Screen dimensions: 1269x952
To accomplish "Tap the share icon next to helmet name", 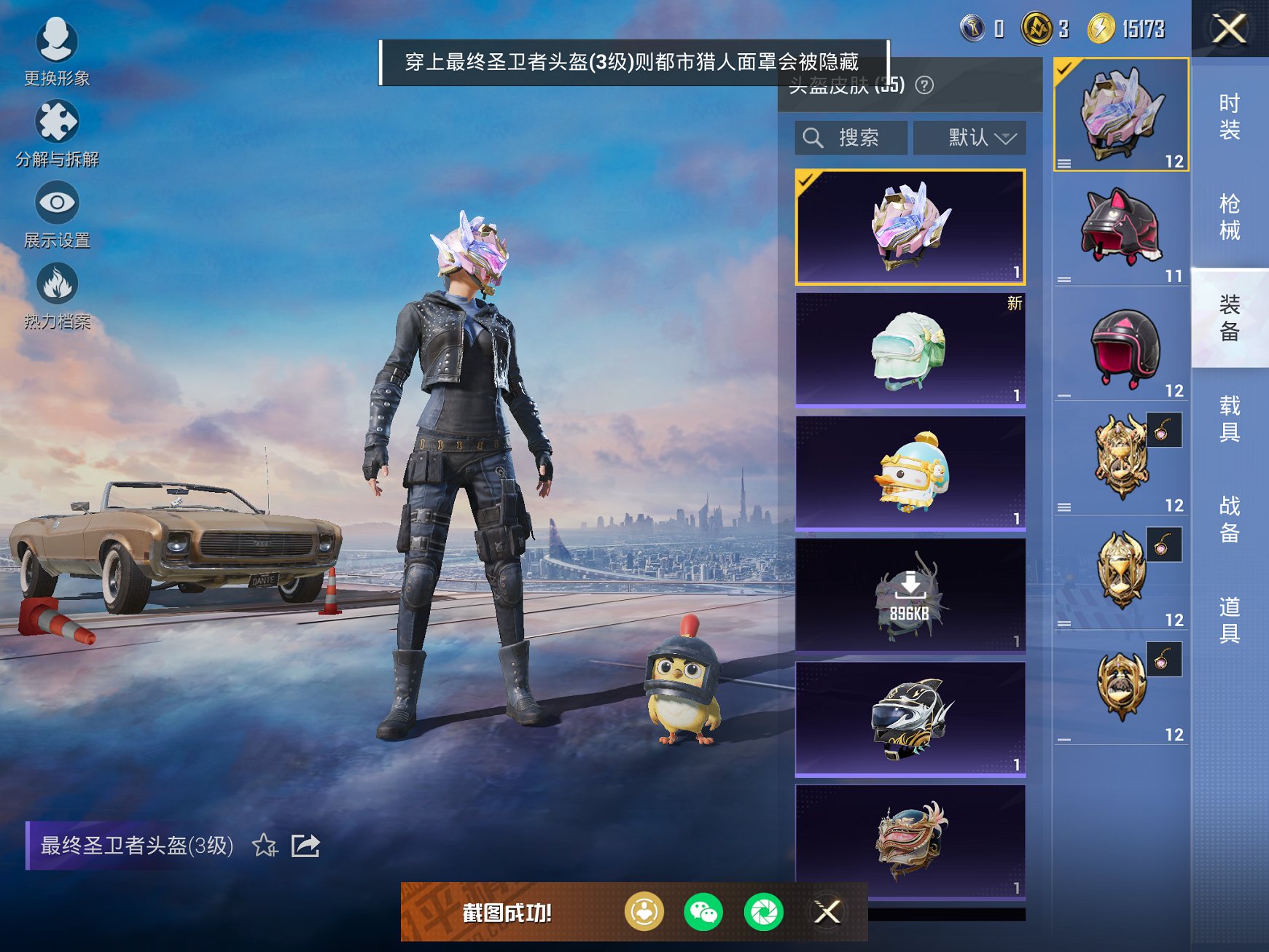I will pyautogui.click(x=307, y=846).
